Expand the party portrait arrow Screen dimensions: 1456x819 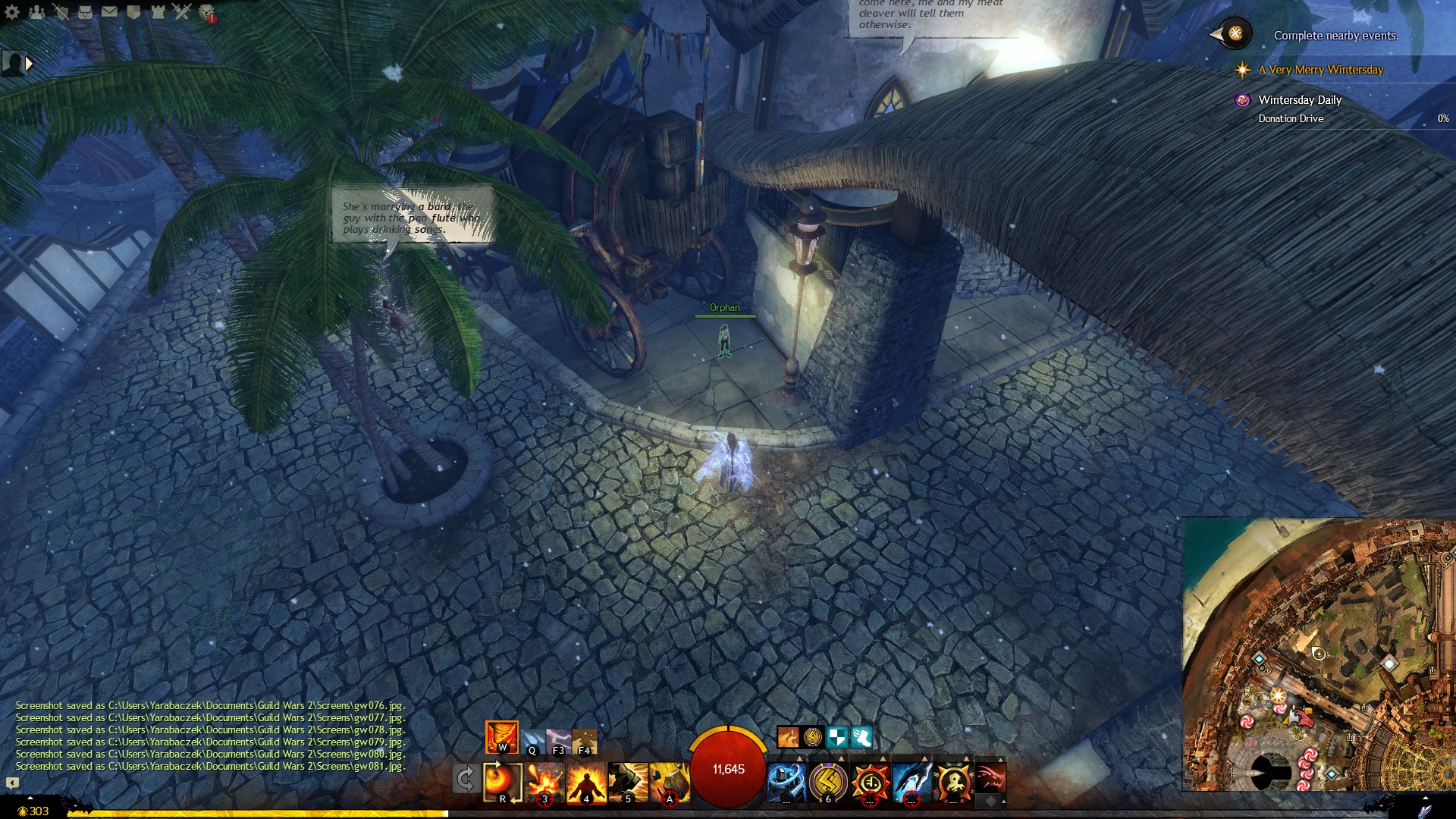click(29, 64)
